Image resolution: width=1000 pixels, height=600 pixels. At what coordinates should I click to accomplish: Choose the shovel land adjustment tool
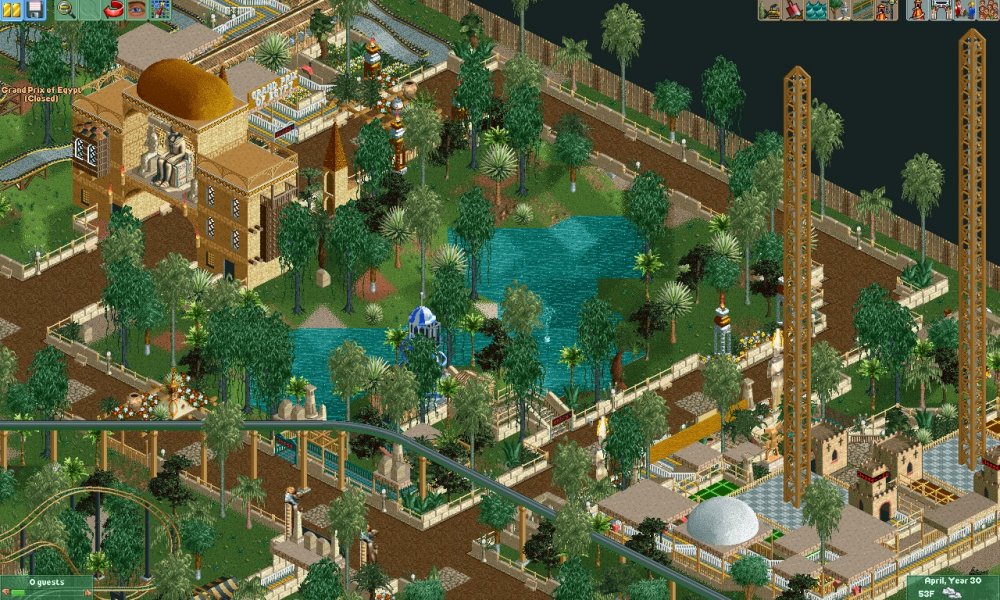point(793,10)
